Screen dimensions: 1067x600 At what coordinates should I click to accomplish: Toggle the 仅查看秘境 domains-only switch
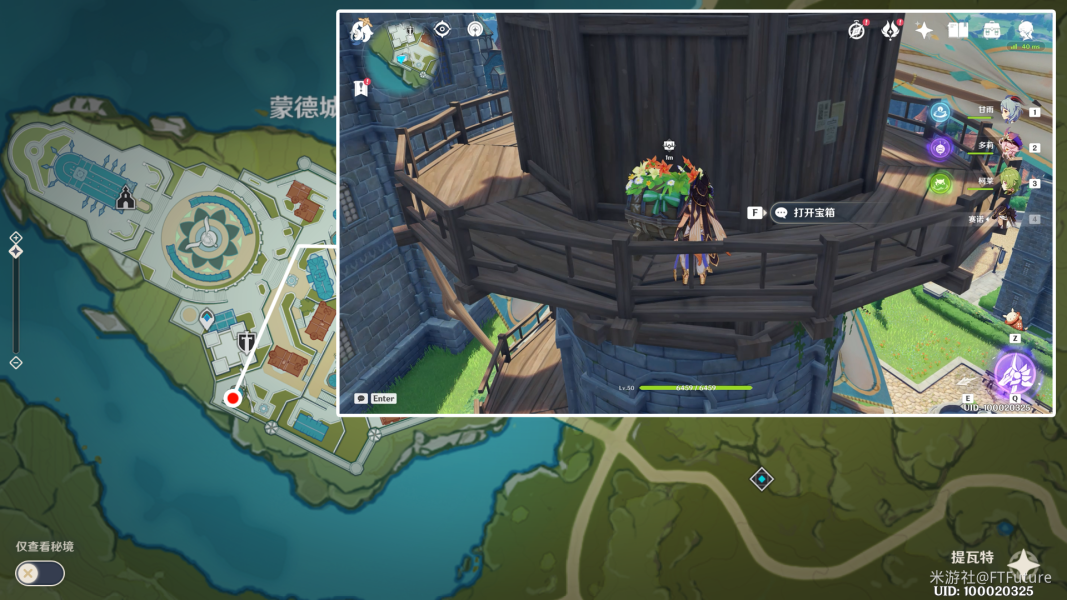point(40,573)
